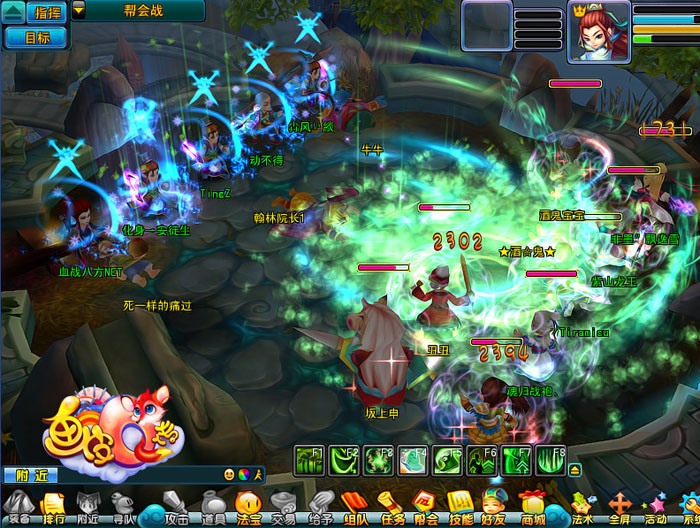Open the 道具 items bag
The image size is (700, 528).
click(x=212, y=506)
